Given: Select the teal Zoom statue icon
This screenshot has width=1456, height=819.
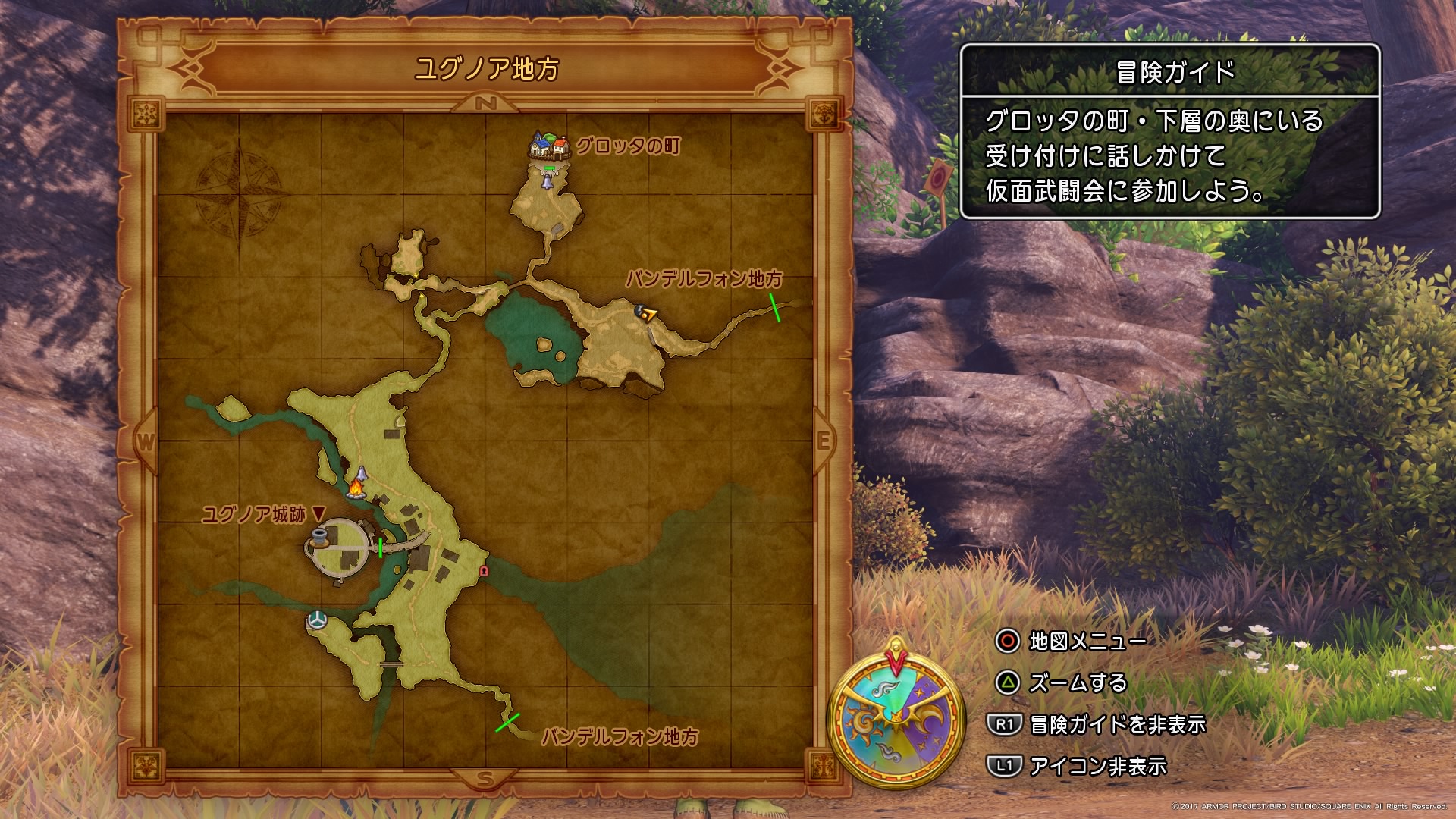Looking at the screenshot, I should coord(317,620).
